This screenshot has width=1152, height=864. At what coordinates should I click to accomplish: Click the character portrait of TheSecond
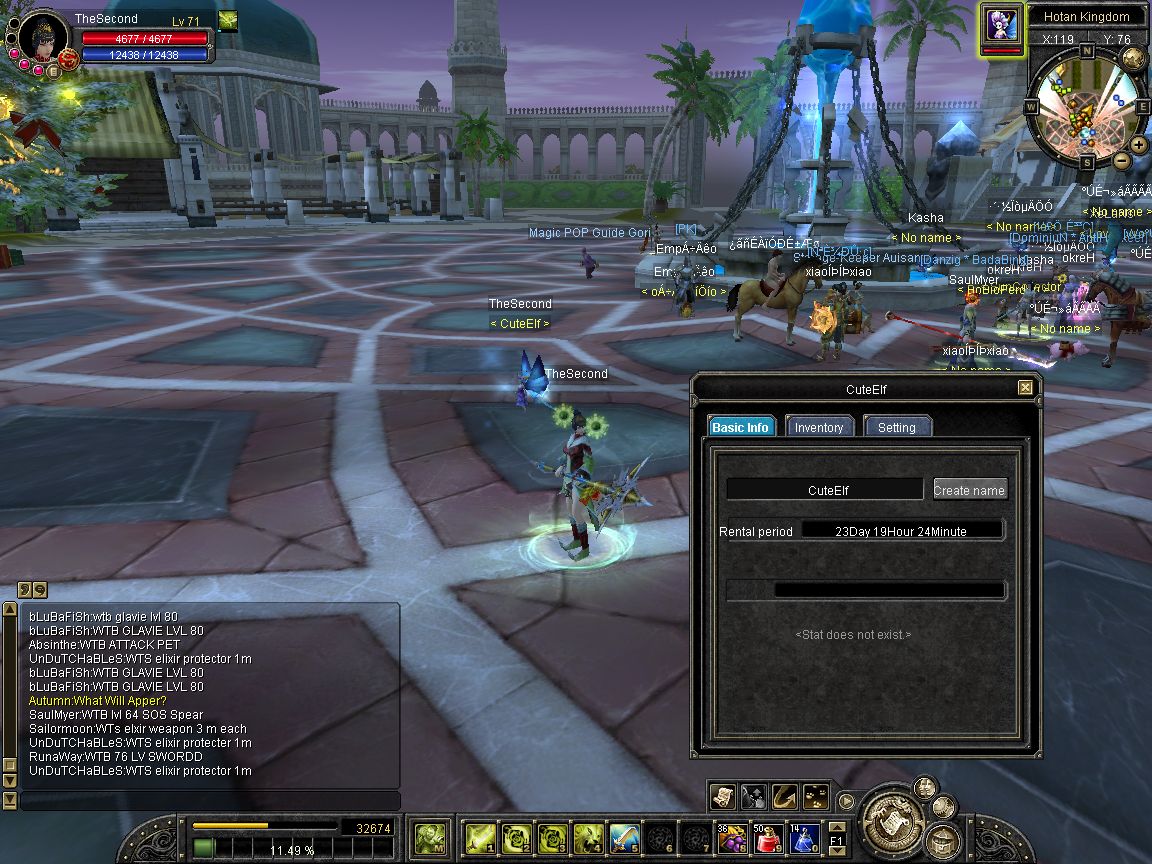(43, 38)
